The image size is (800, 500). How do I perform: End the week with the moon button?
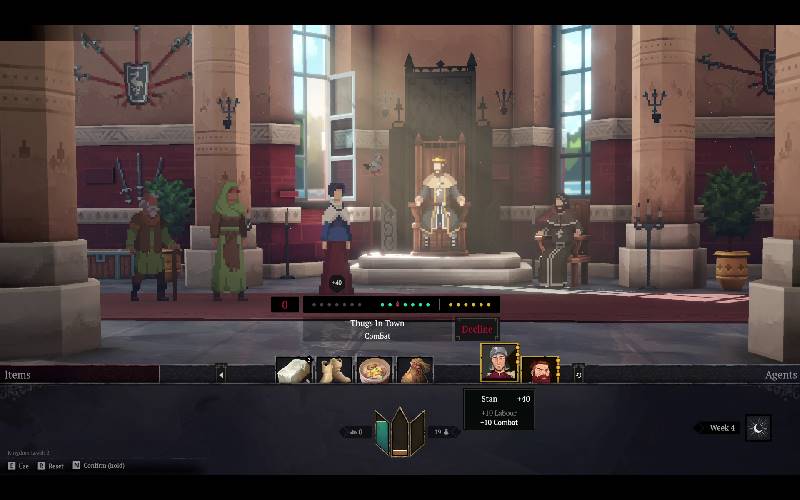pos(758,428)
